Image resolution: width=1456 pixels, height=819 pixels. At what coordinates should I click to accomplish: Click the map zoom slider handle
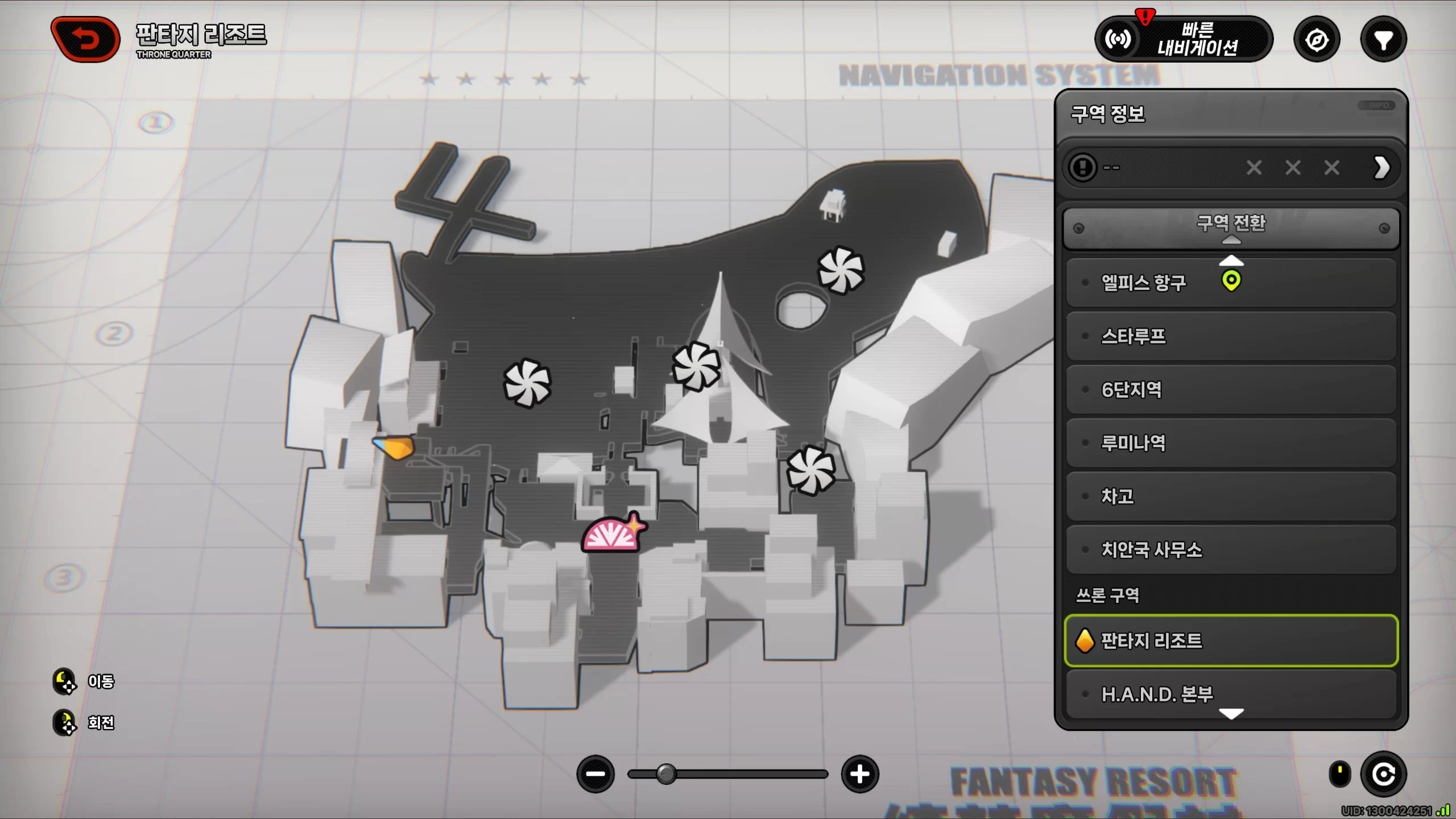(666, 774)
